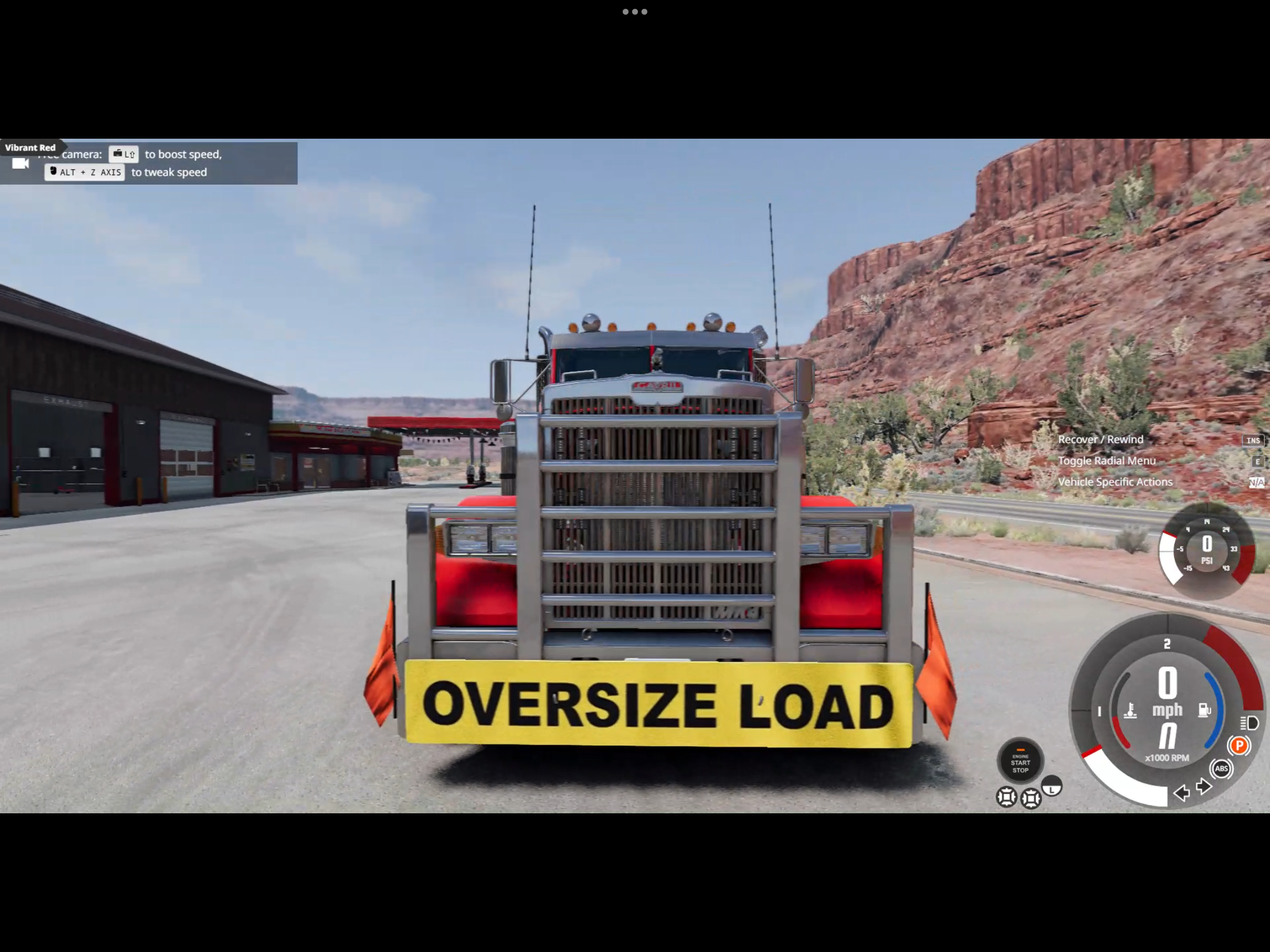Click the low range L indicator

[1052, 786]
